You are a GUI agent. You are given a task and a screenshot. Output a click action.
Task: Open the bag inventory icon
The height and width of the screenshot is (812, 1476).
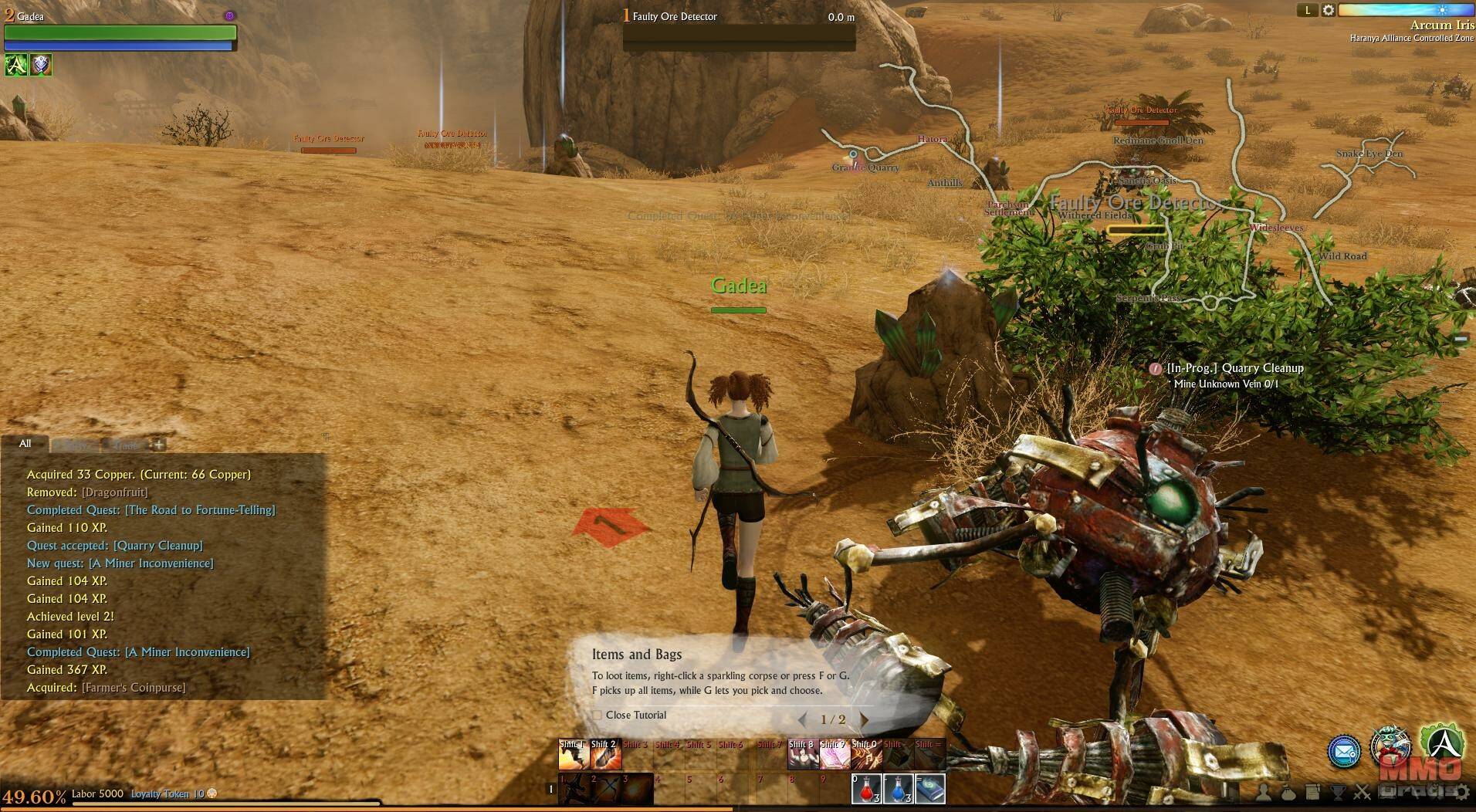(x=1288, y=792)
